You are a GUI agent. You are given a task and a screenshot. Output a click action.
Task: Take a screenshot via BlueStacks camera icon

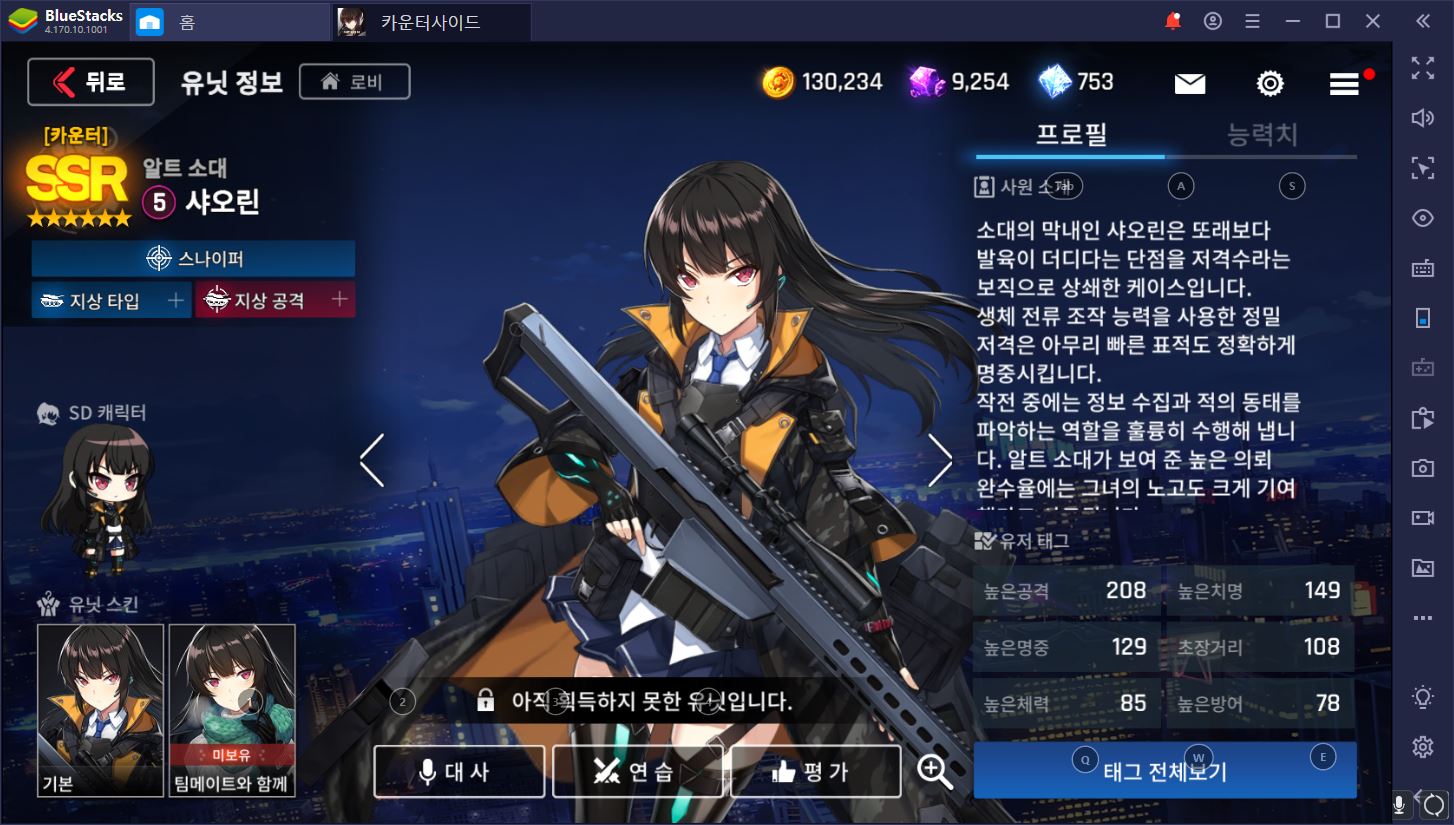[1422, 468]
